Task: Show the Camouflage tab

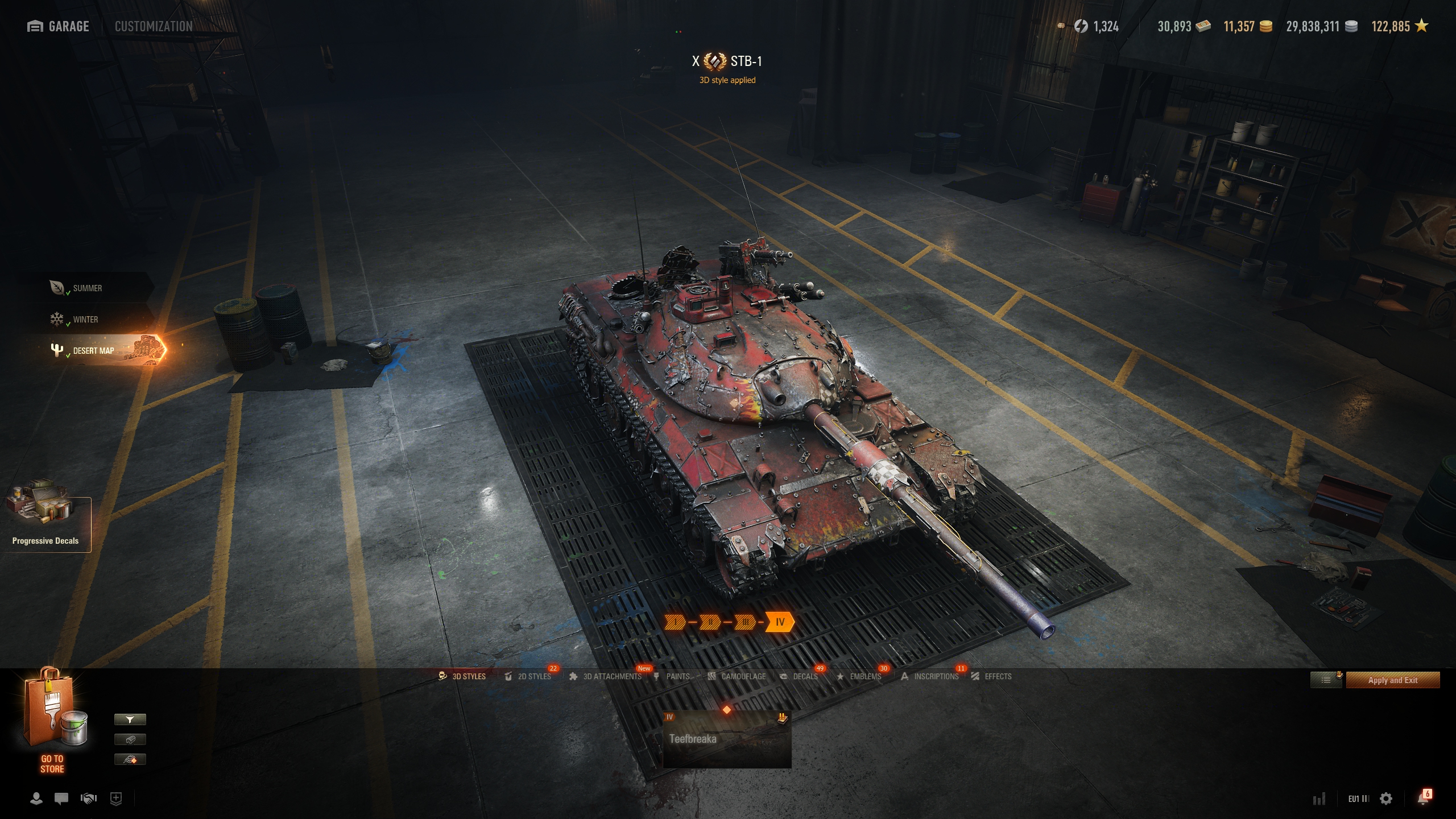Action: tap(737, 676)
